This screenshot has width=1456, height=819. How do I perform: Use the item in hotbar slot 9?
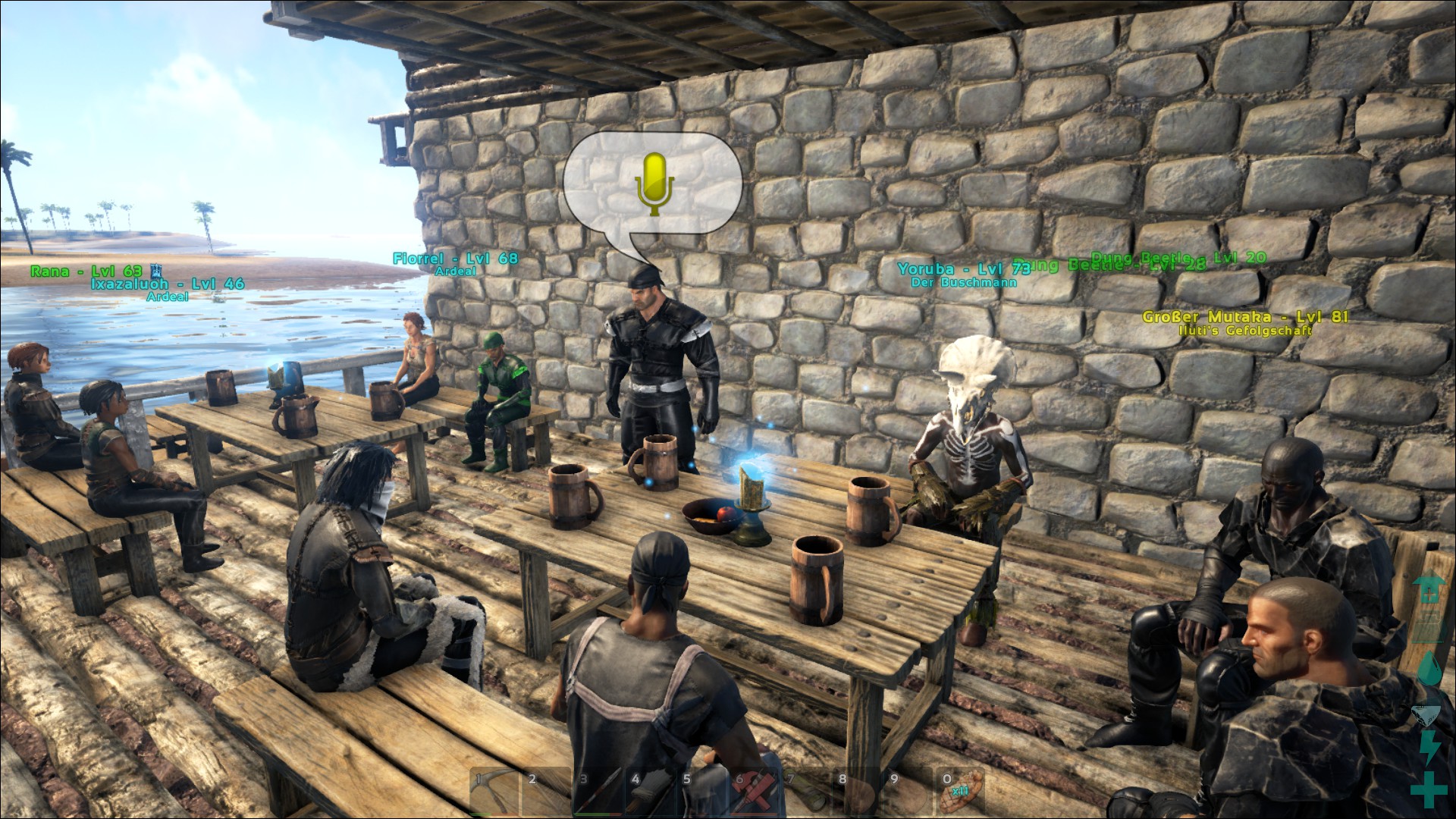click(x=907, y=792)
